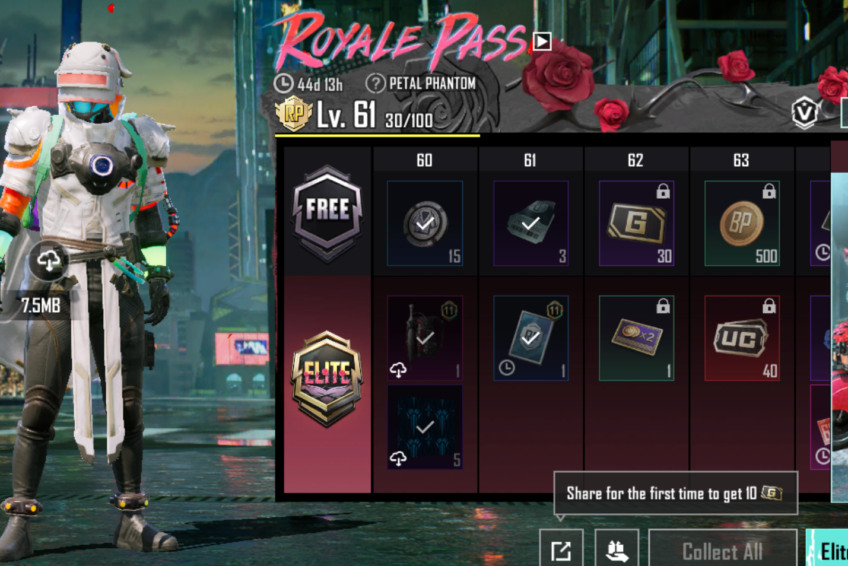The width and height of the screenshot is (848, 566).
Task: Play the Royale Pass trailer video
Action: coord(541,41)
